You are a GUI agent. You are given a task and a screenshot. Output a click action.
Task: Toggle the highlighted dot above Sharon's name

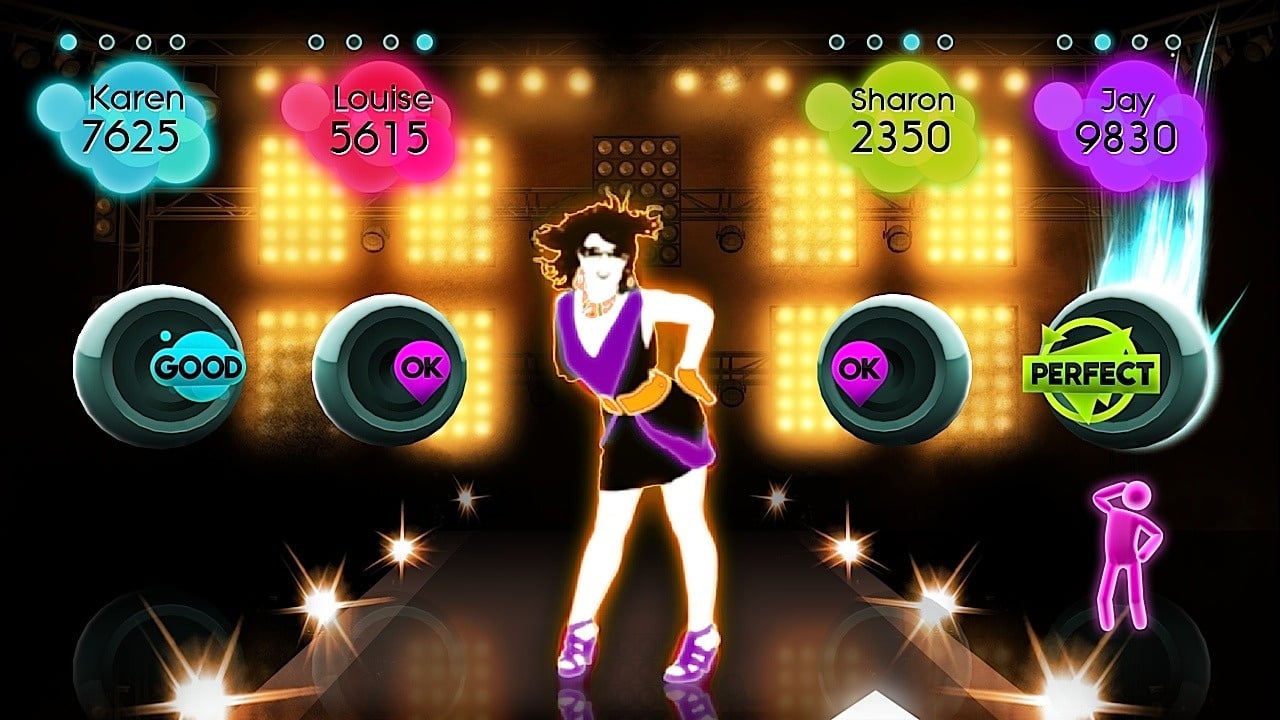click(x=912, y=42)
